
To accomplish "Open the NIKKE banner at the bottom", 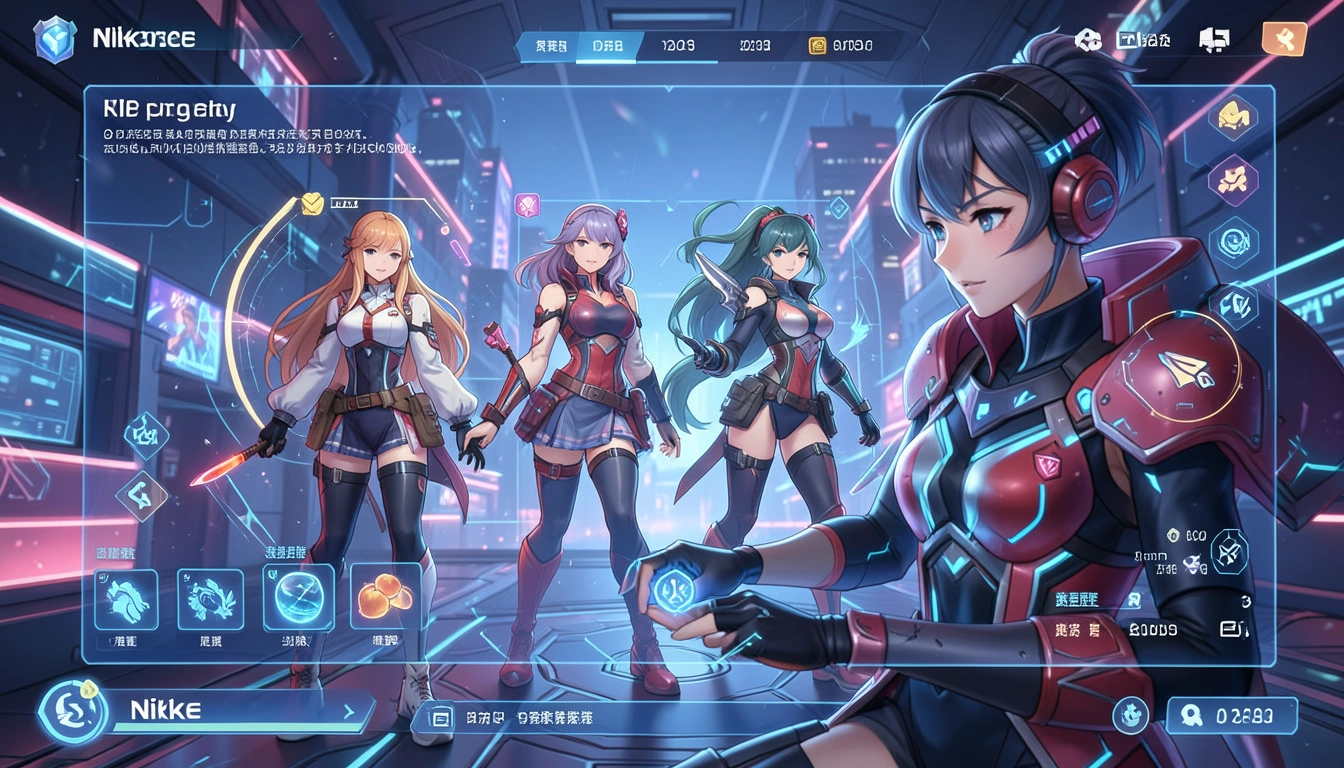I will point(238,711).
